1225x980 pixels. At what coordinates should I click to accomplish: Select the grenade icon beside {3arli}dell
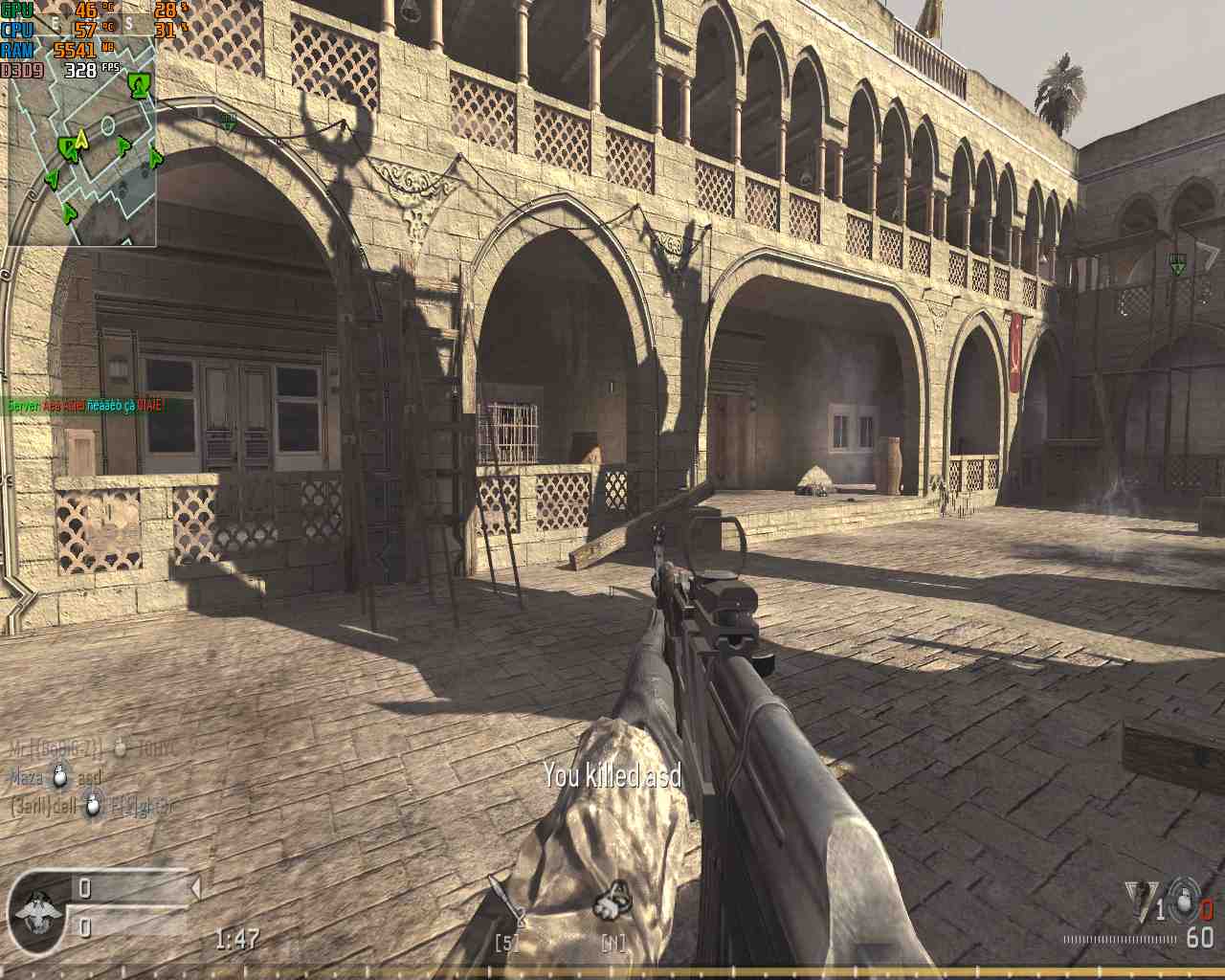(91, 807)
